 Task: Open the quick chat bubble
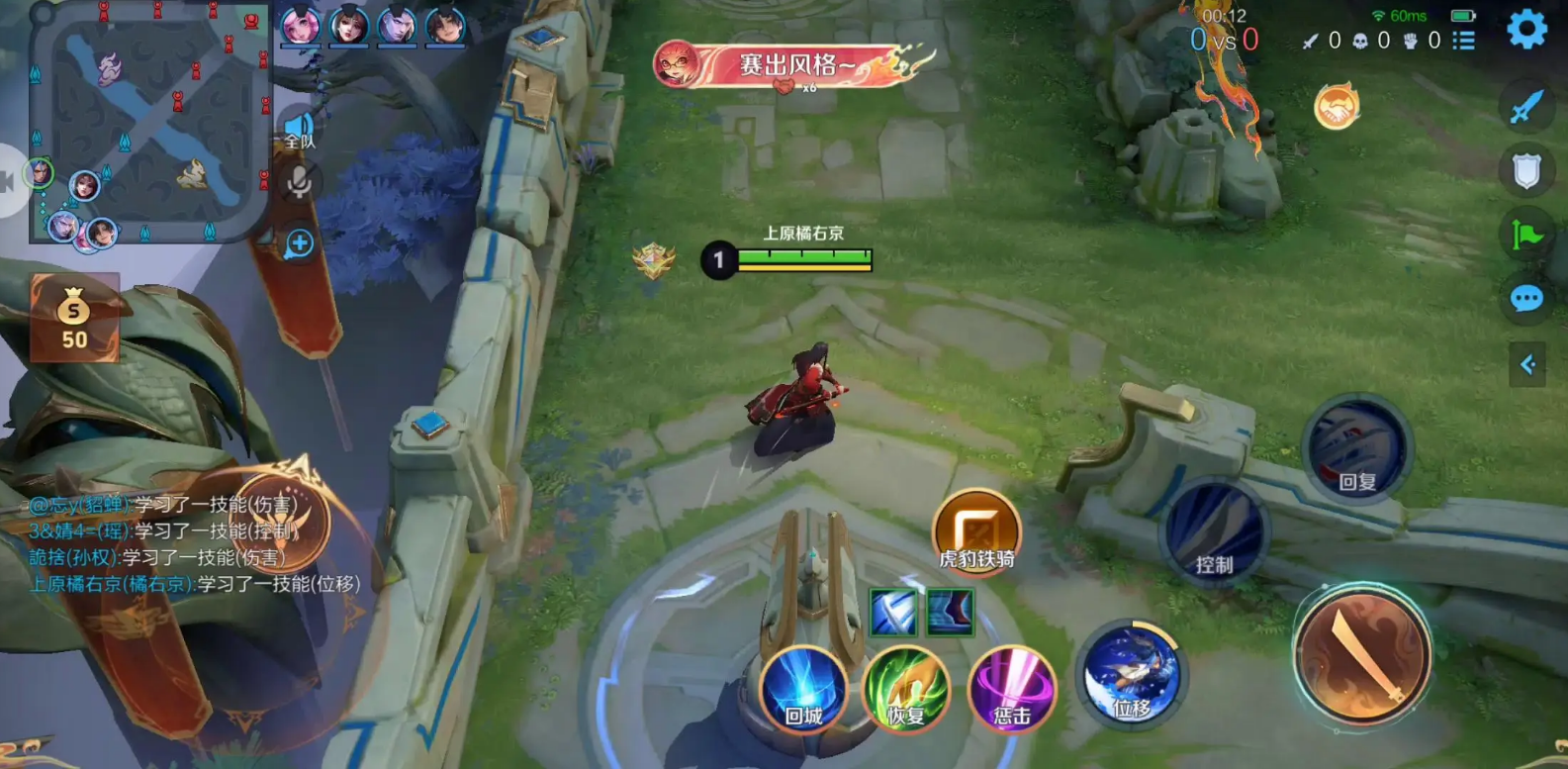[1526, 298]
